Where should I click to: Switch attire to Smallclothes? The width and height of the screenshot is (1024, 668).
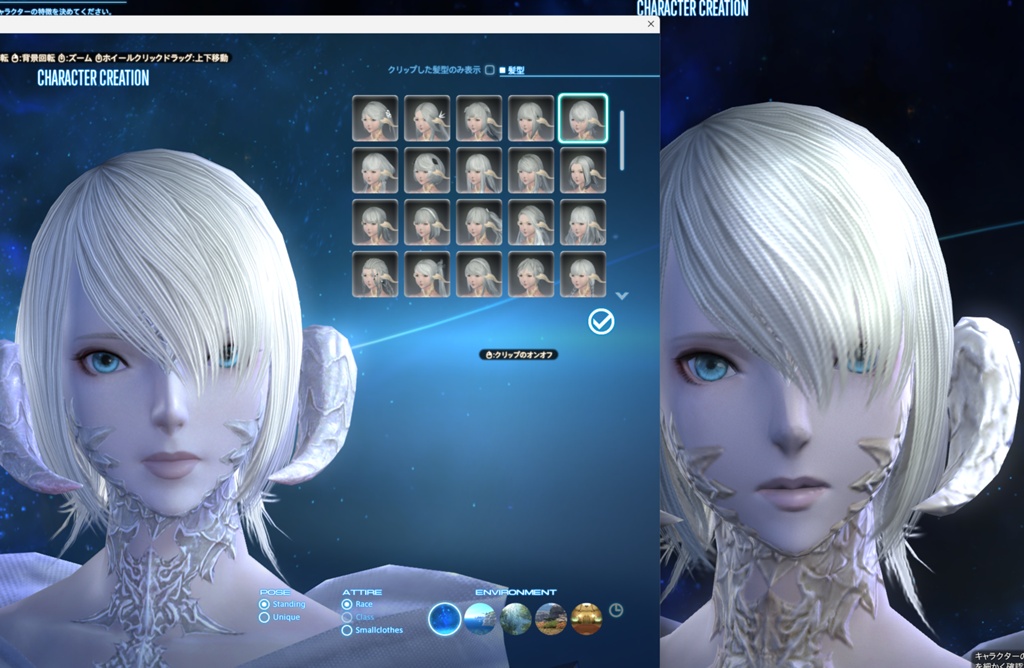click(347, 630)
